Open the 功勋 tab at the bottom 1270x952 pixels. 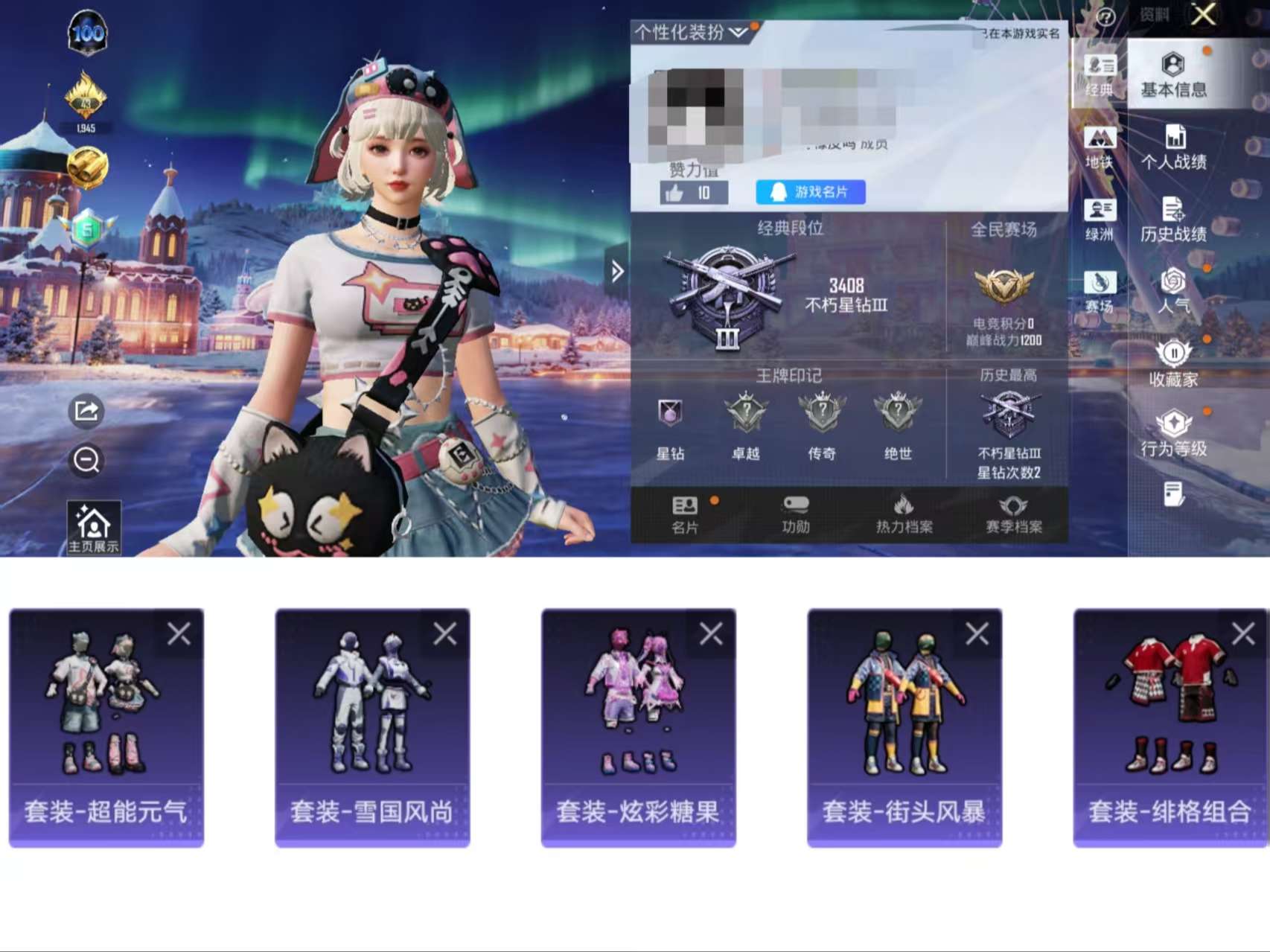pyautogui.click(x=795, y=515)
